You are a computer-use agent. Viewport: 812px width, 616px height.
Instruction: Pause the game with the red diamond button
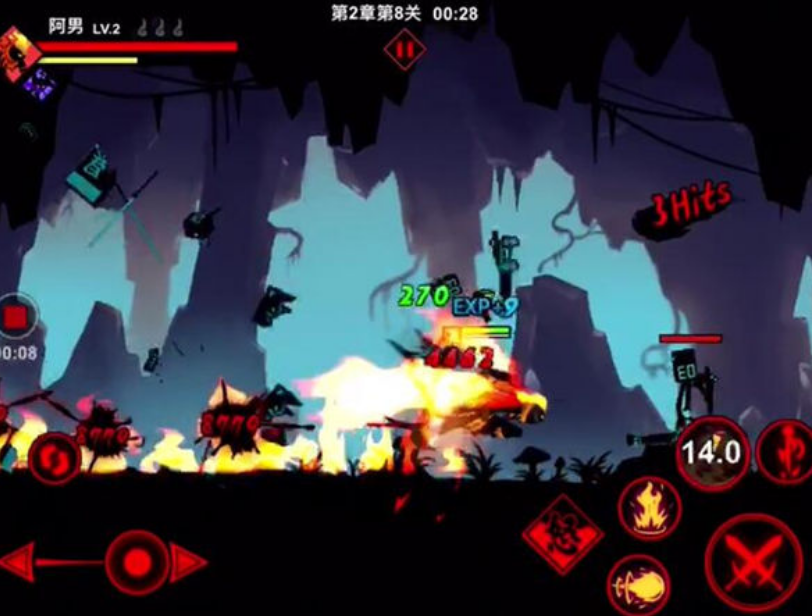(404, 49)
